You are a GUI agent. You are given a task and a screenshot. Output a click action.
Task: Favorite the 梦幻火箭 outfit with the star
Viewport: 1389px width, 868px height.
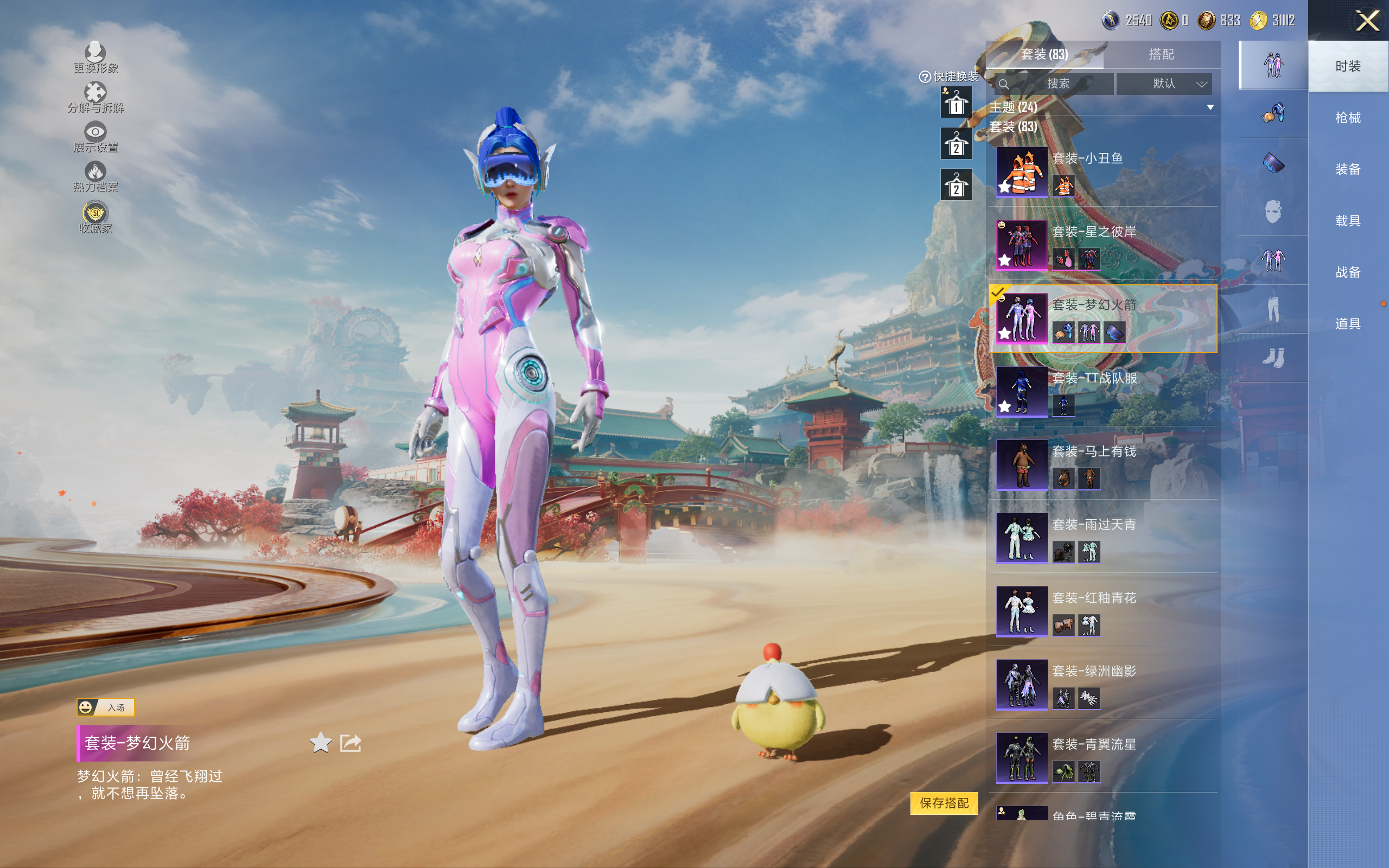[x=320, y=743]
